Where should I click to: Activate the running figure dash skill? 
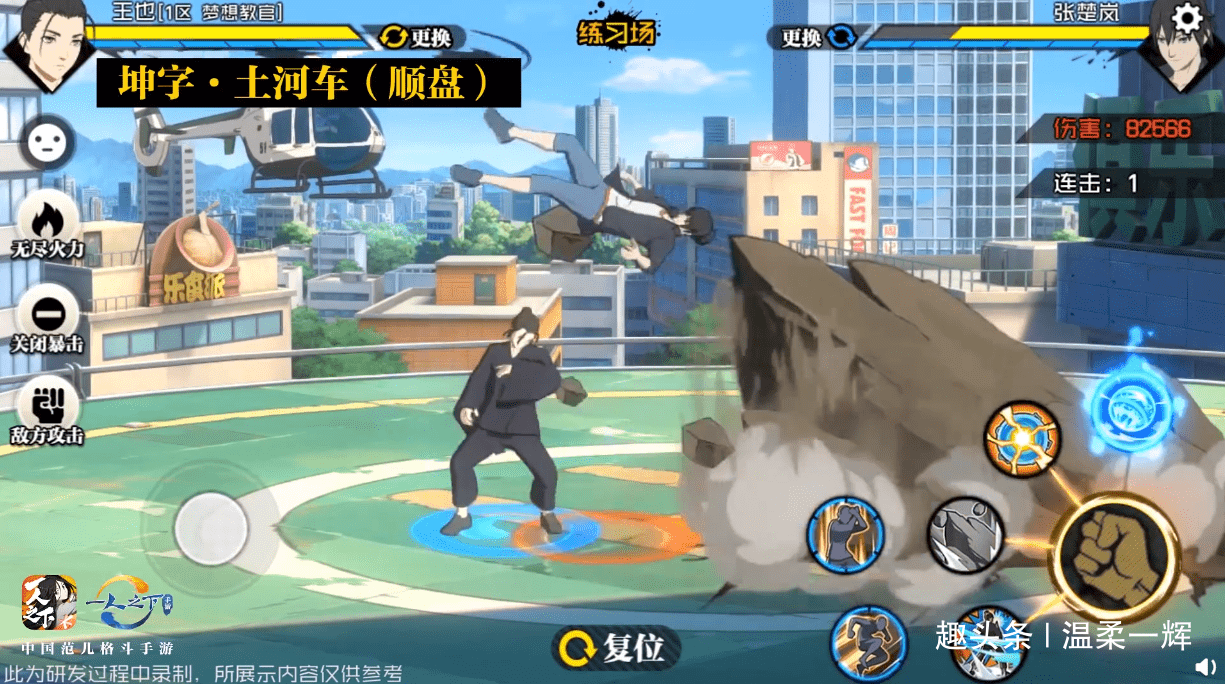point(868,642)
